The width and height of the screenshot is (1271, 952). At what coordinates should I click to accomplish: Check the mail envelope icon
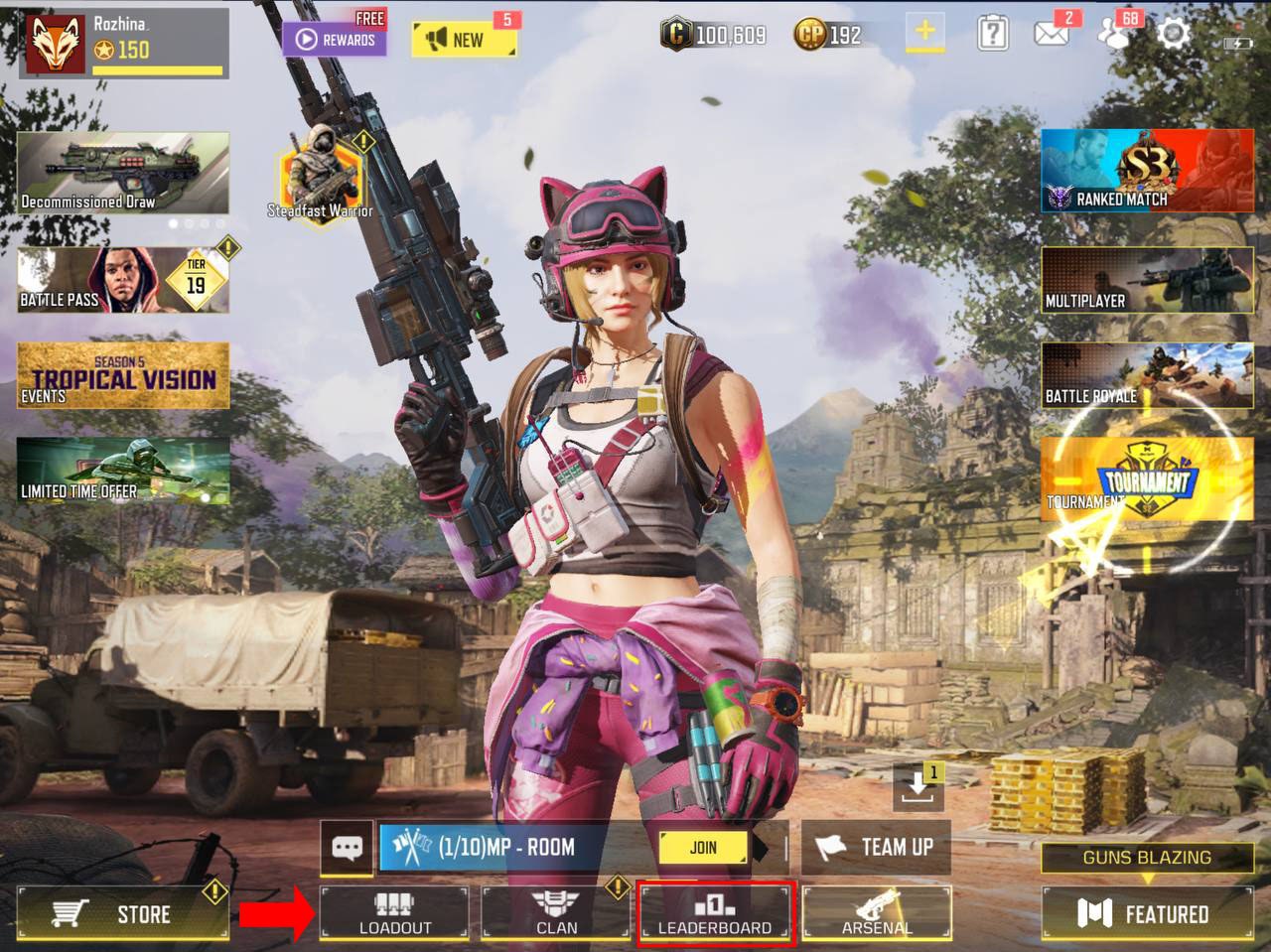click(x=1052, y=34)
